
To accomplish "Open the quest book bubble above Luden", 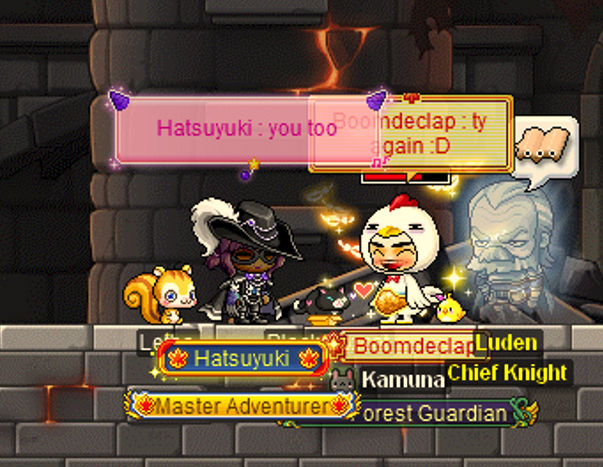I will [544, 145].
